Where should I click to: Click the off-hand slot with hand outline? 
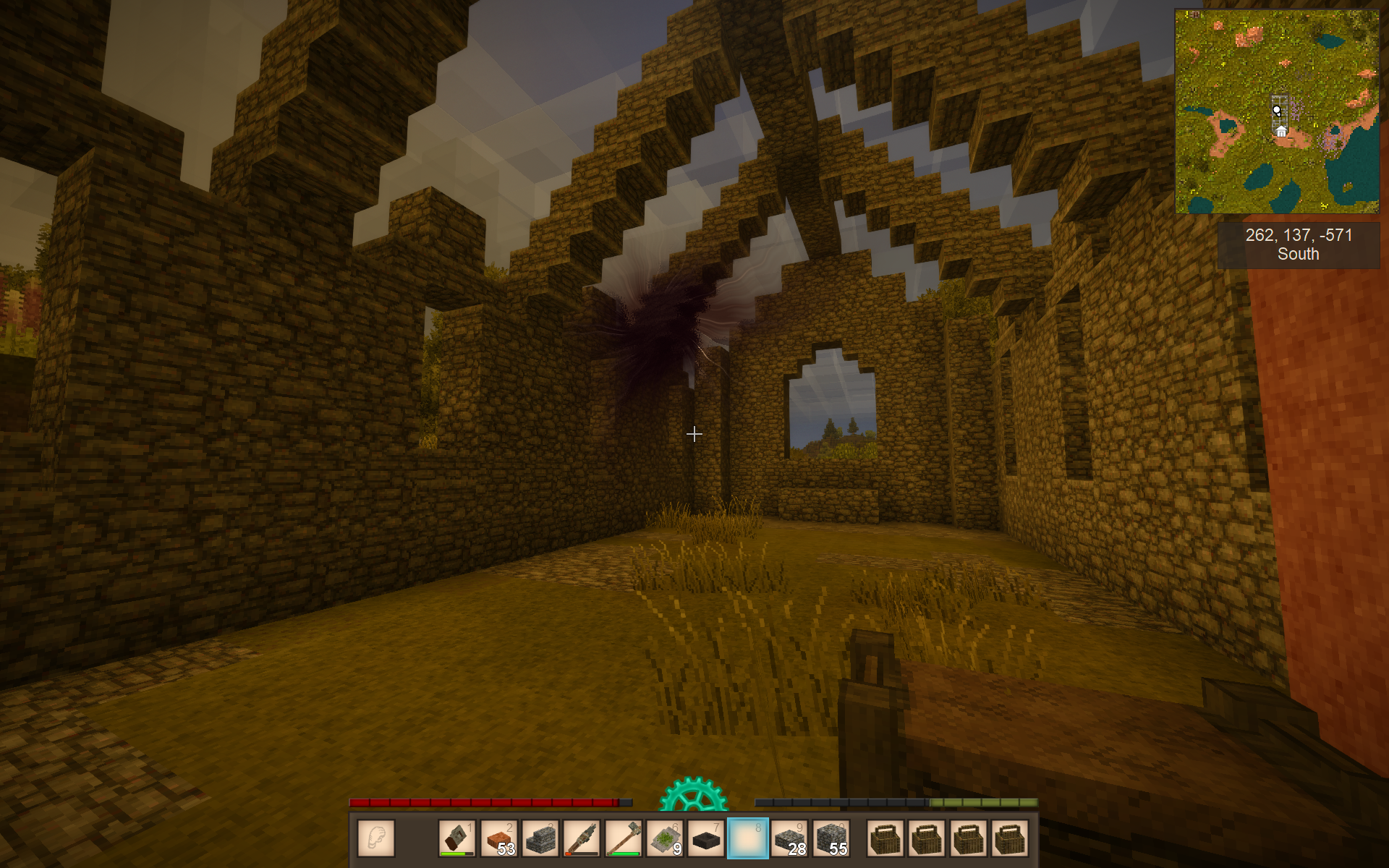pos(376,838)
